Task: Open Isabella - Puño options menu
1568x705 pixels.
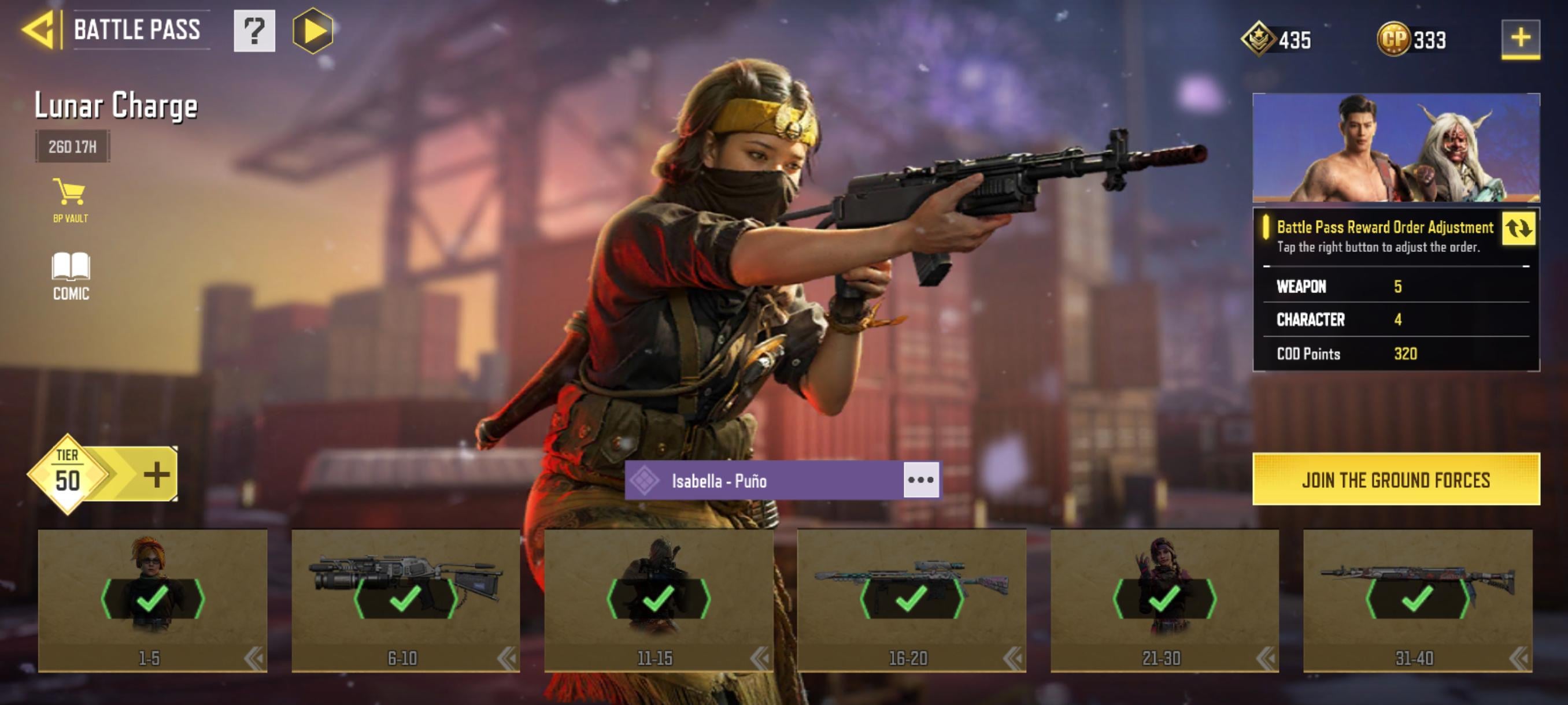Action: click(920, 480)
